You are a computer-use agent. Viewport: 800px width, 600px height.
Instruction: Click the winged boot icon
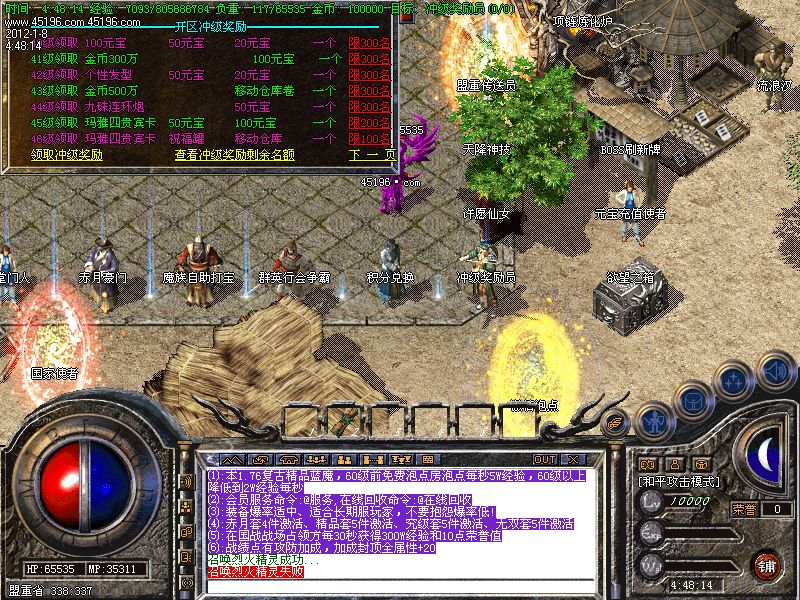pyautogui.click(x=617, y=424)
